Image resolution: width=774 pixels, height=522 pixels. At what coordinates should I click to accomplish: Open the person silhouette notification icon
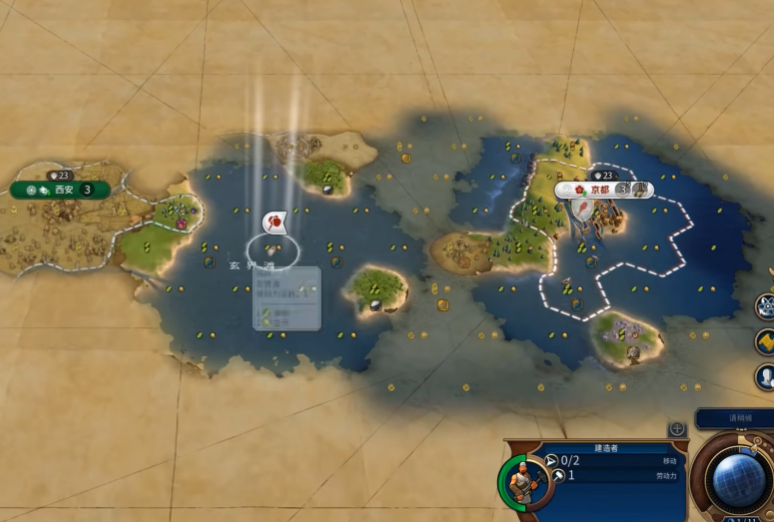(765, 377)
